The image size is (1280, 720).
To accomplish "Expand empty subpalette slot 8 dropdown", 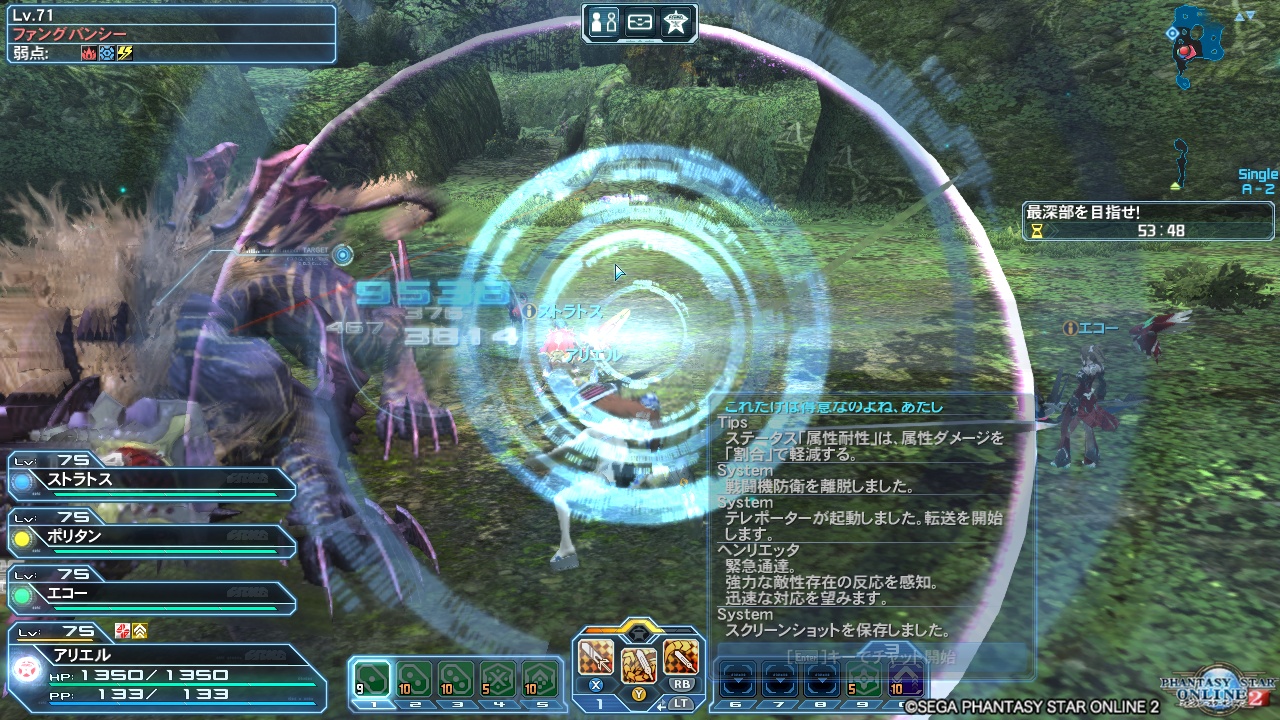I will [823, 679].
